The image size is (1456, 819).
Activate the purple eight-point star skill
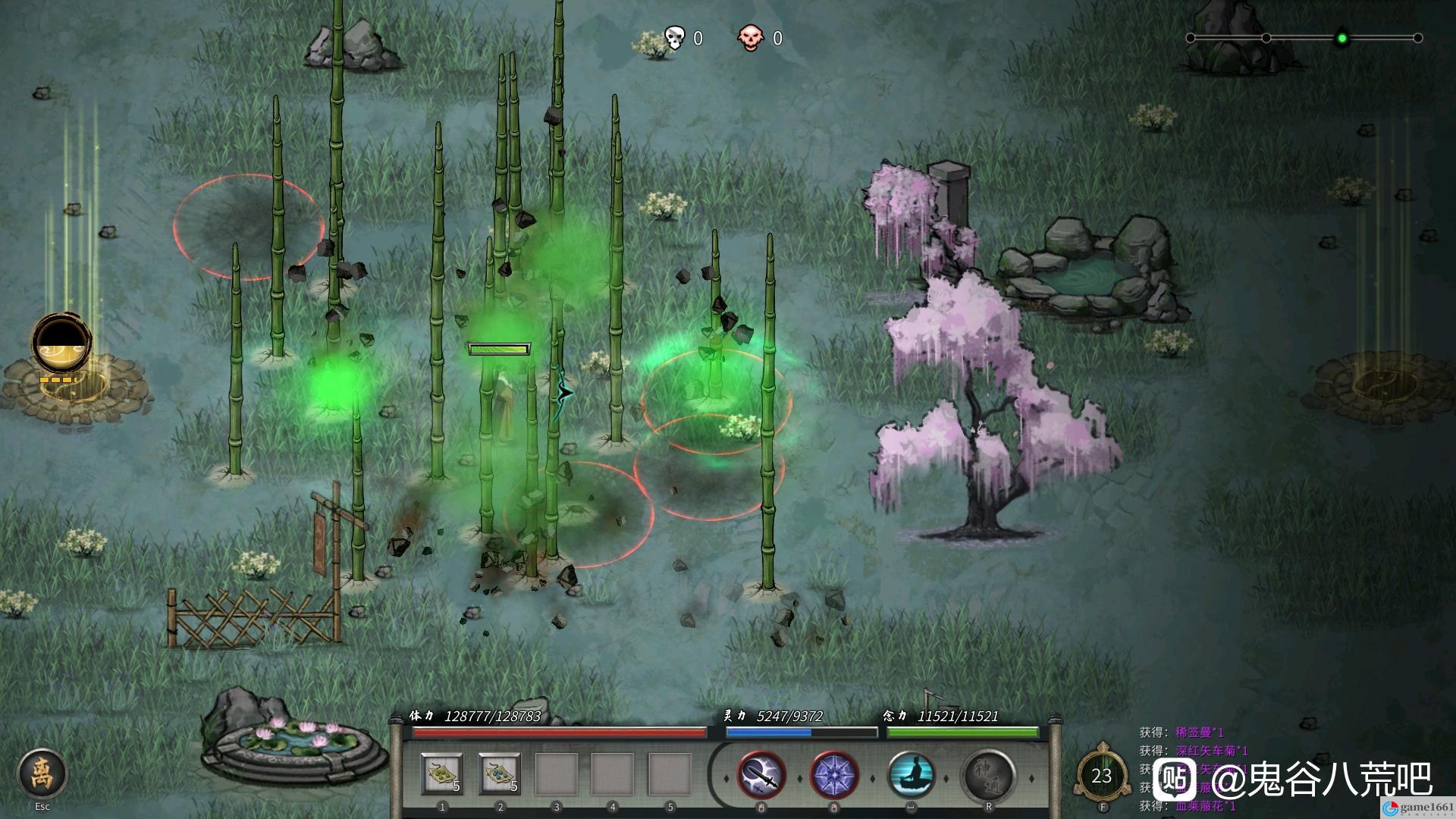click(834, 777)
